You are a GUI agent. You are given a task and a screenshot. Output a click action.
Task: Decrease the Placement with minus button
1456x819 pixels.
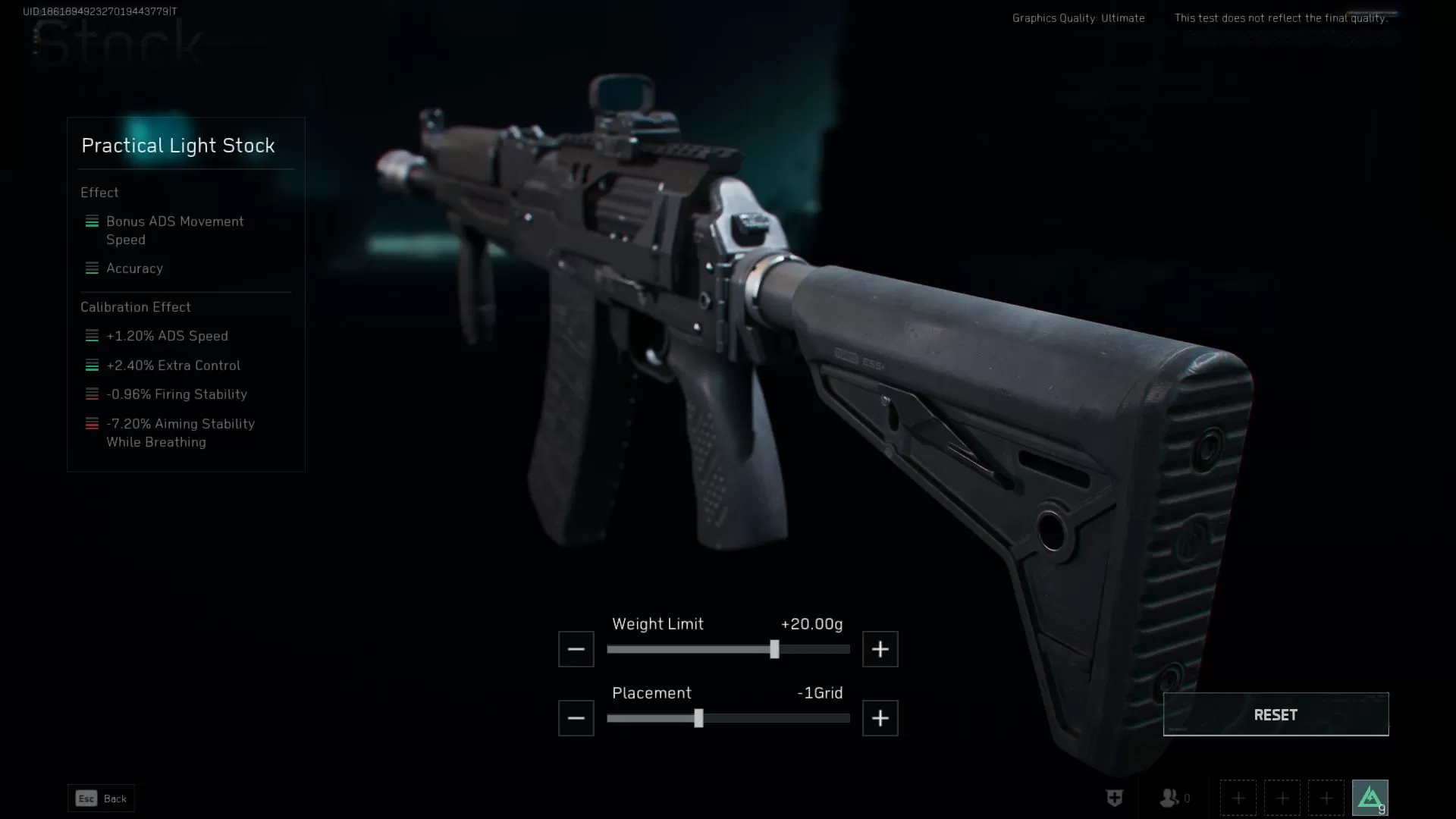pos(576,718)
